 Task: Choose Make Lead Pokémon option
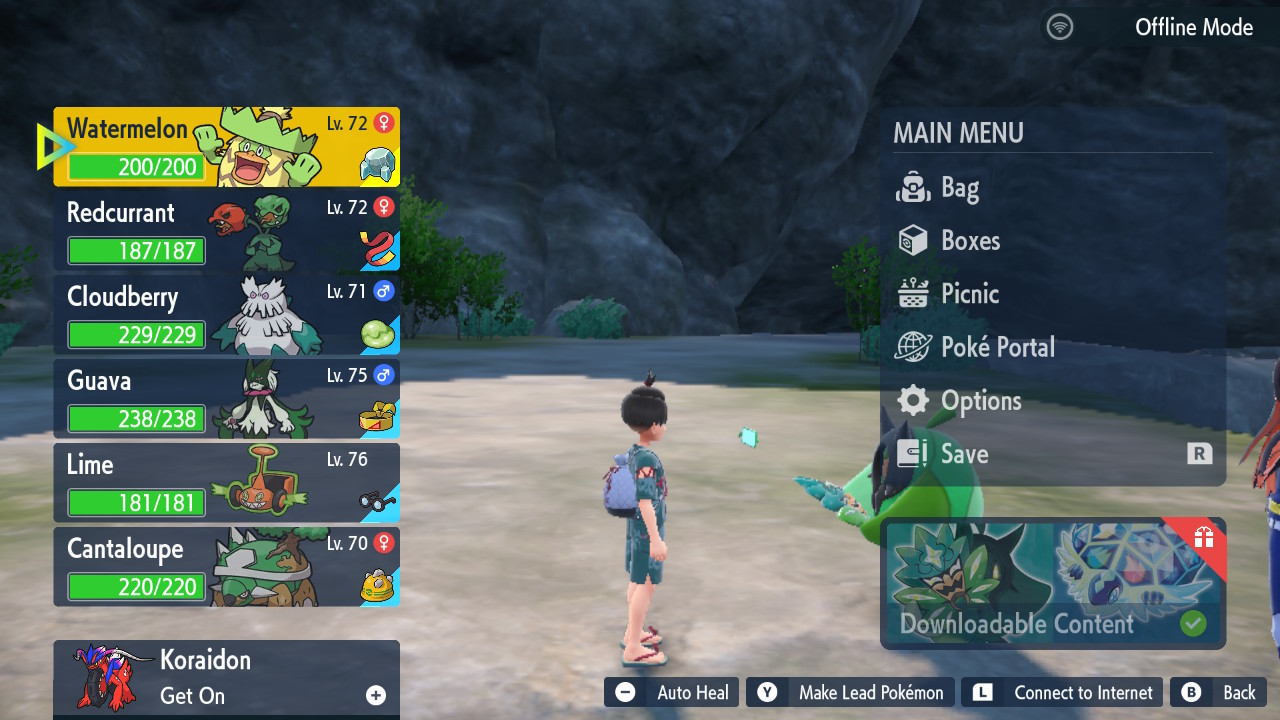851,693
